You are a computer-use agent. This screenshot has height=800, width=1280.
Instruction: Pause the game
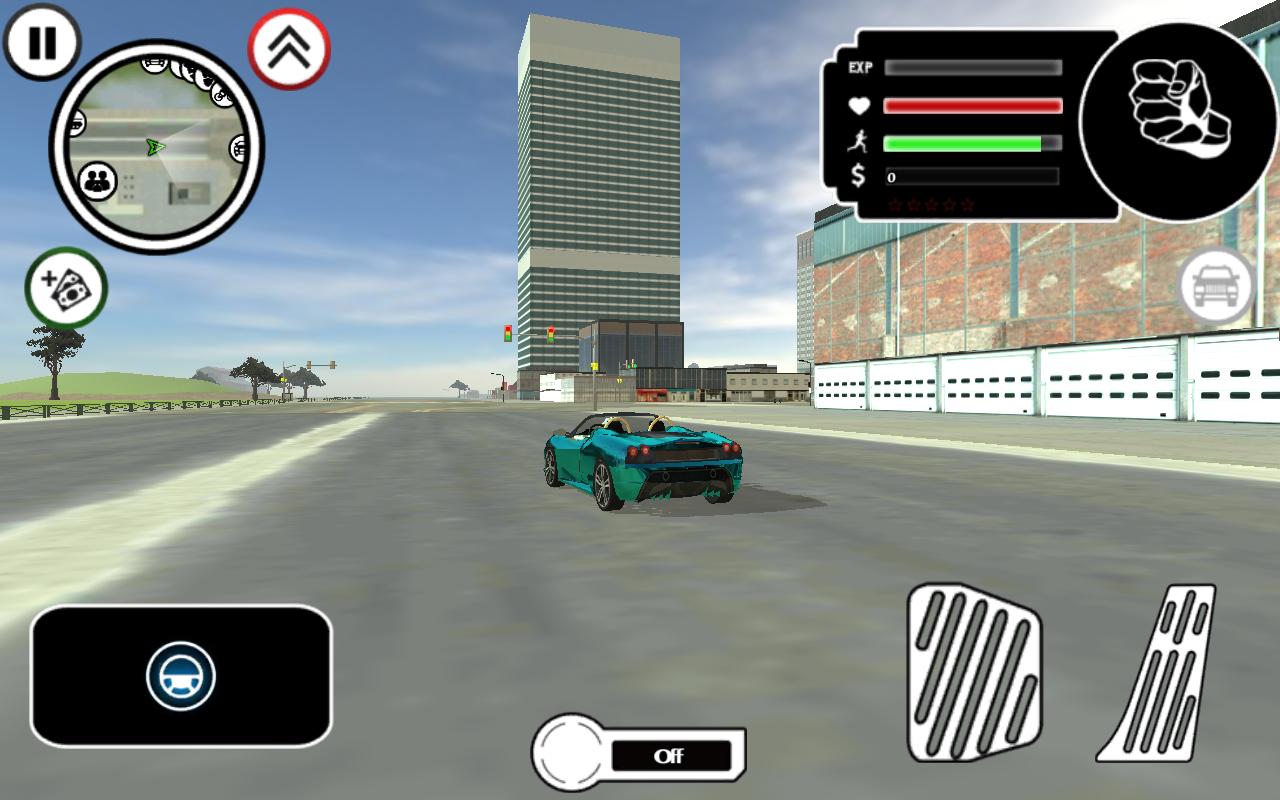point(42,43)
